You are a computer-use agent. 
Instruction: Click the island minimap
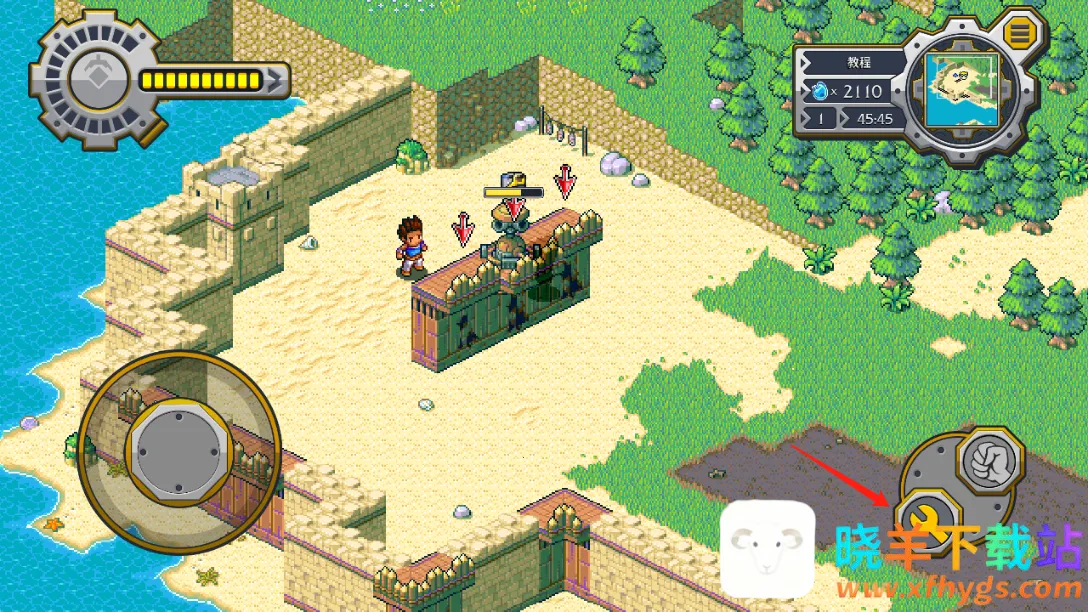(x=962, y=90)
